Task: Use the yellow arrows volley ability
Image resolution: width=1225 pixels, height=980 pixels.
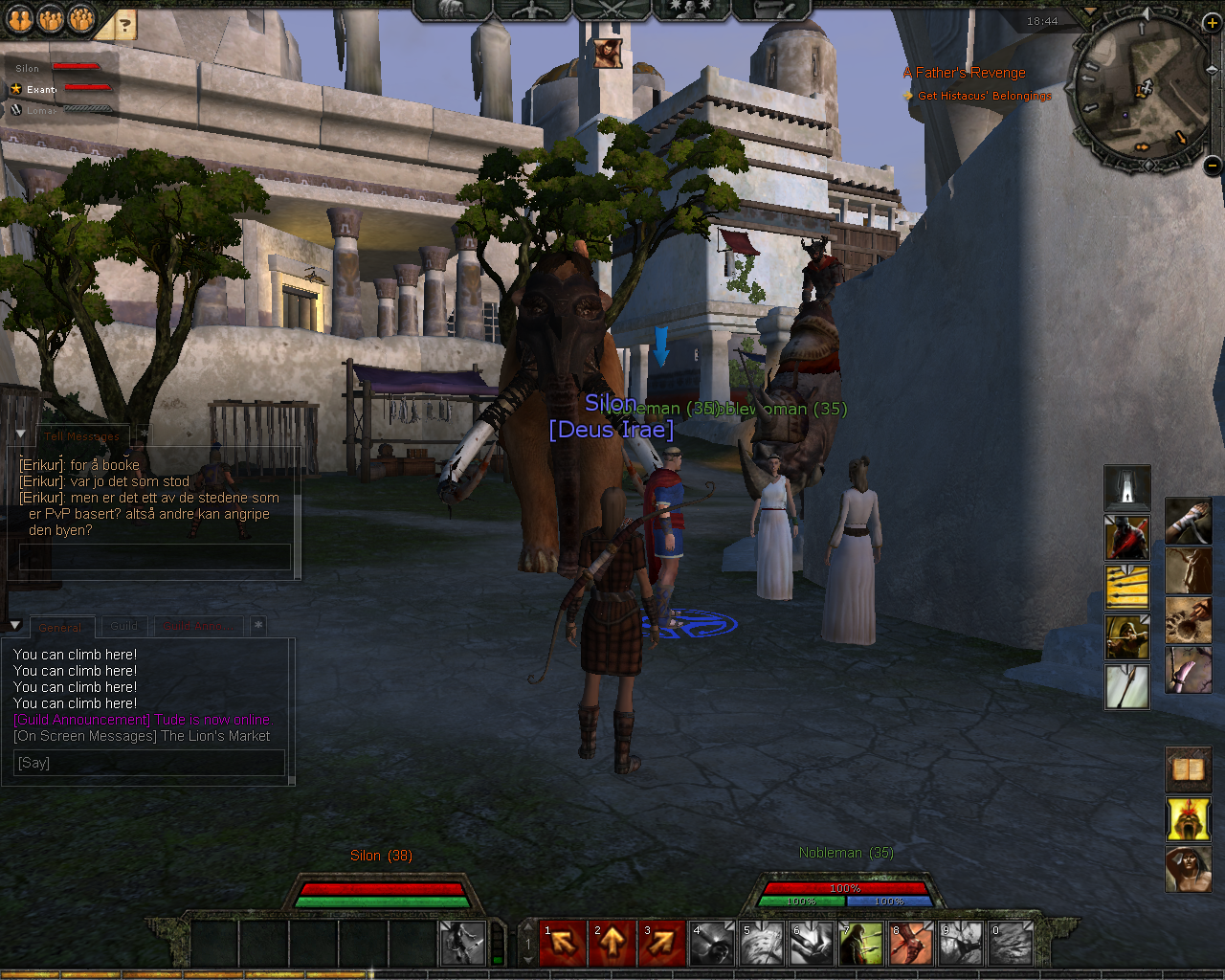Action: click(x=1127, y=587)
